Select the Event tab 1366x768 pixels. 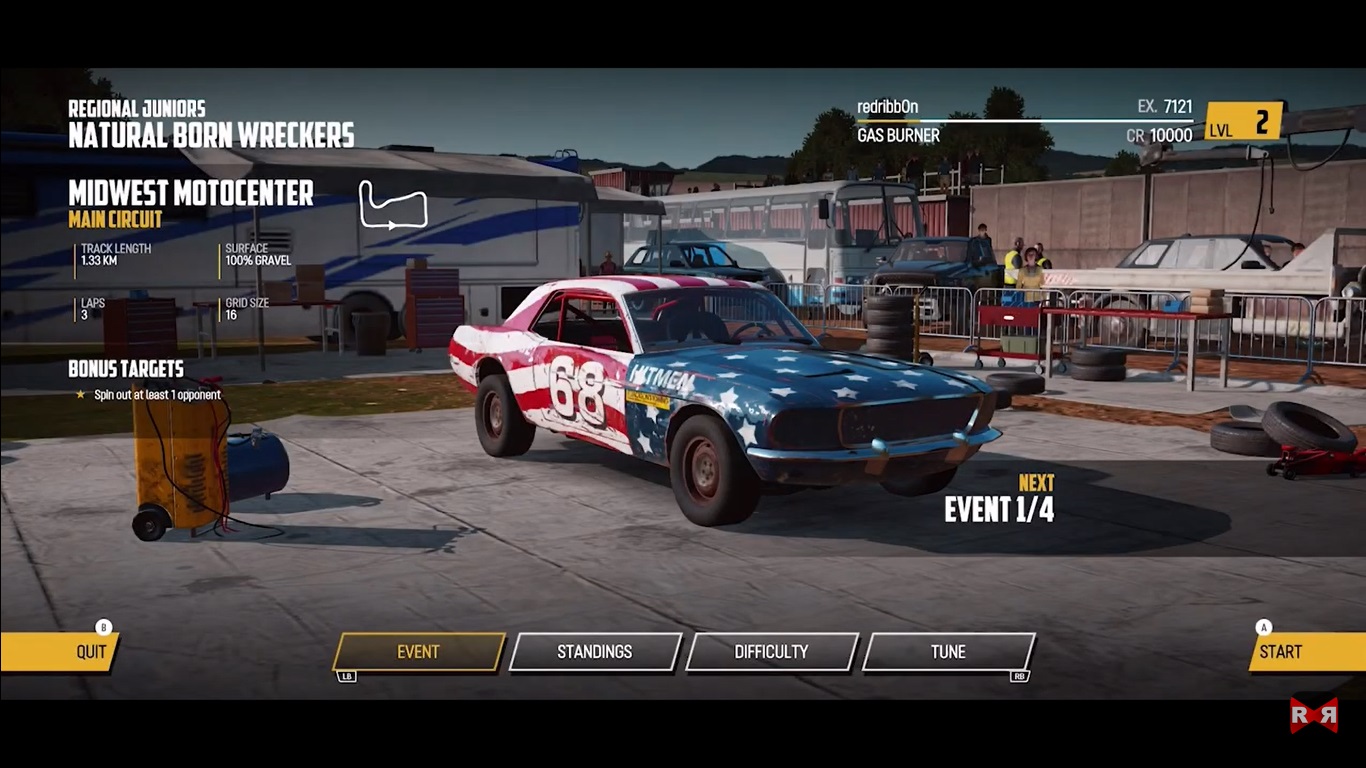coord(418,652)
